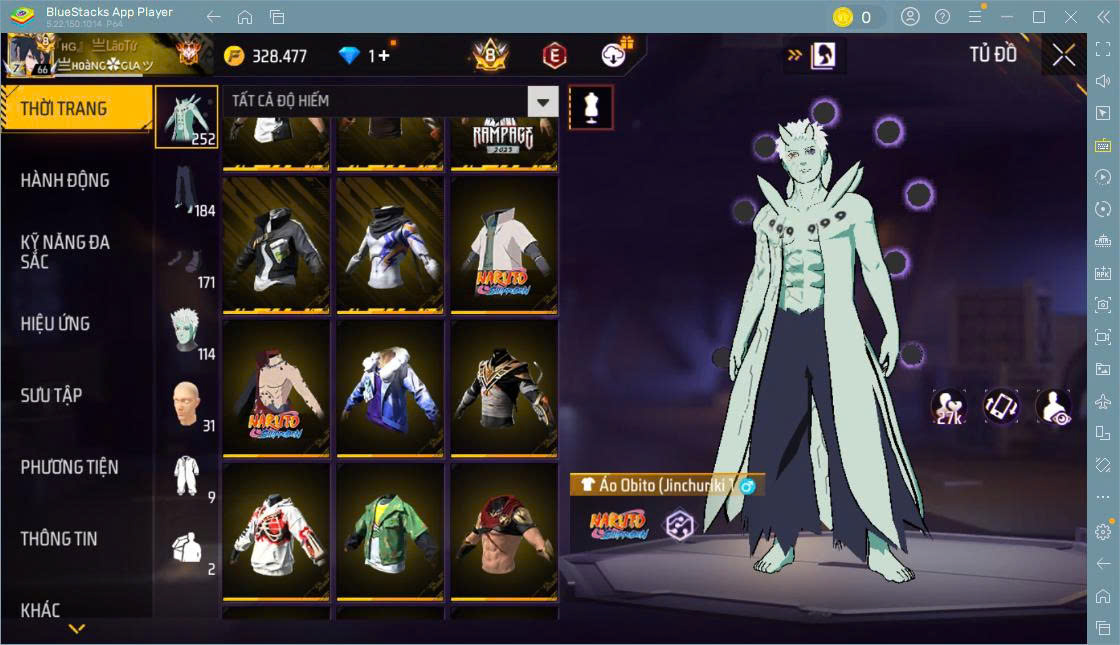This screenshot has height=645, width=1120.
Task: Choose the pants subcategory with 184 items
Action: tap(186, 189)
